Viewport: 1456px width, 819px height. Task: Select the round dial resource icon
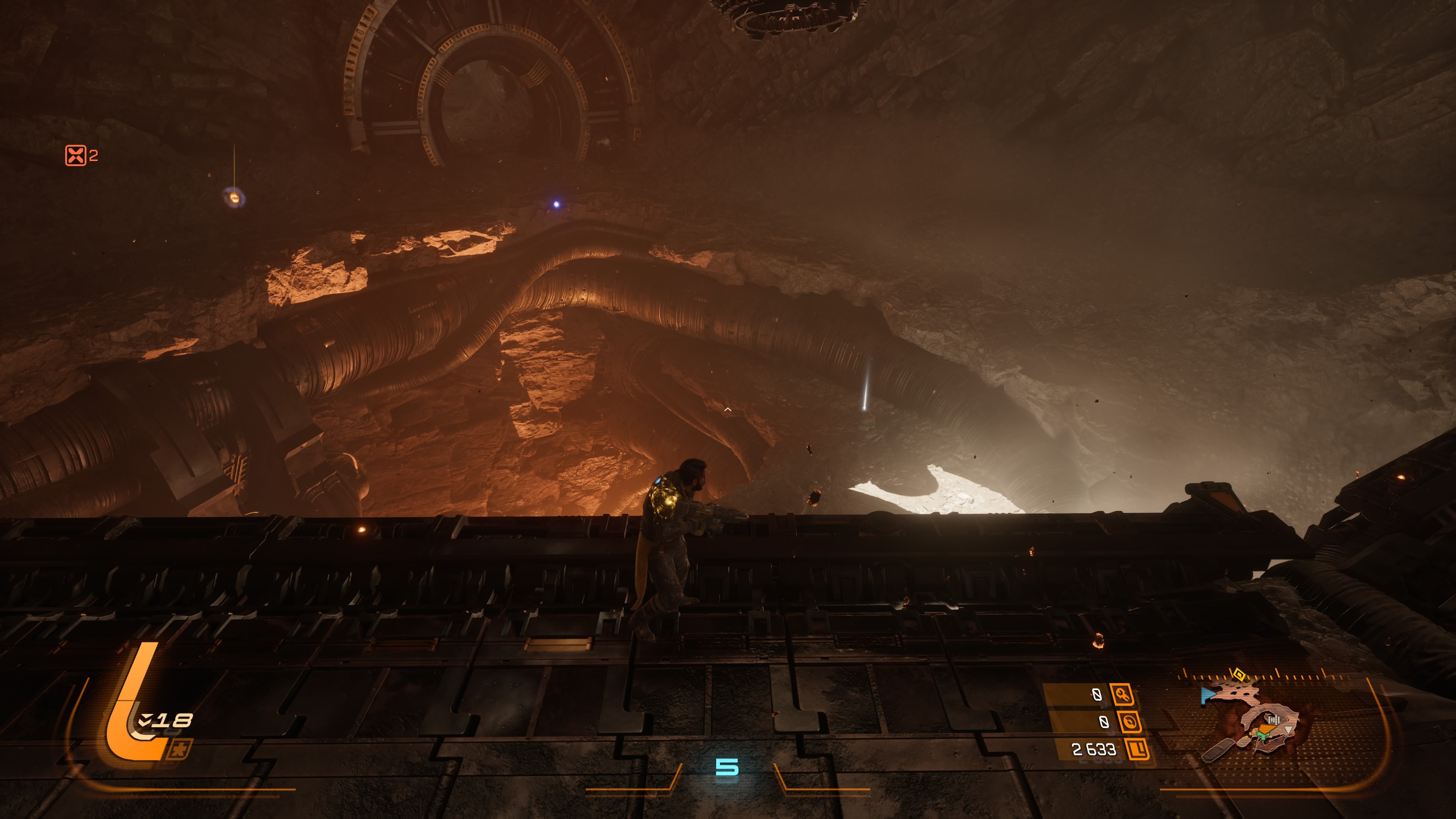(1129, 722)
